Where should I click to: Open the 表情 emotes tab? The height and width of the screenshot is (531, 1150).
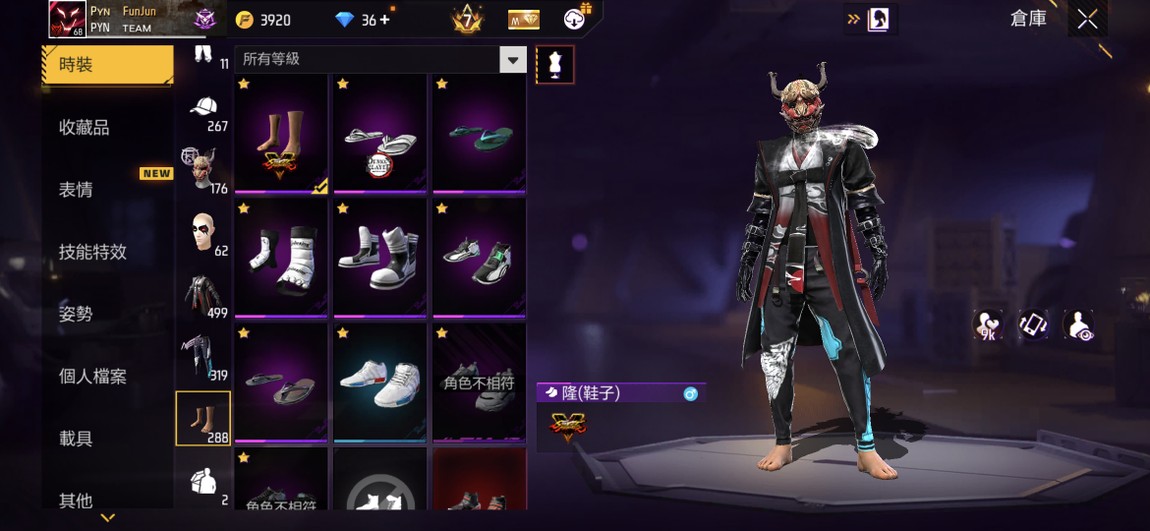(x=76, y=190)
